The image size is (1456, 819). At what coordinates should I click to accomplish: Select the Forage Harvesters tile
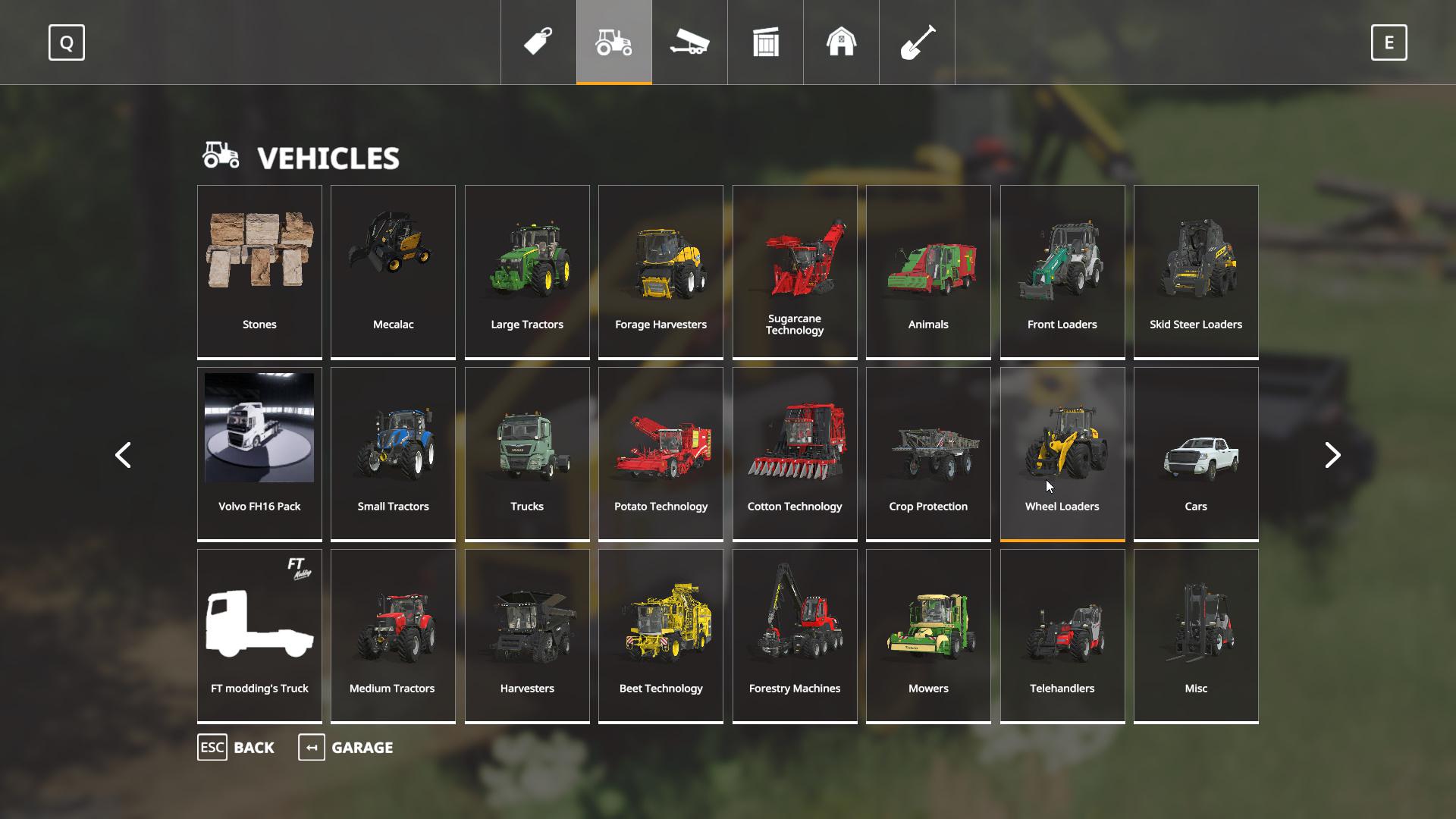coord(661,271)
